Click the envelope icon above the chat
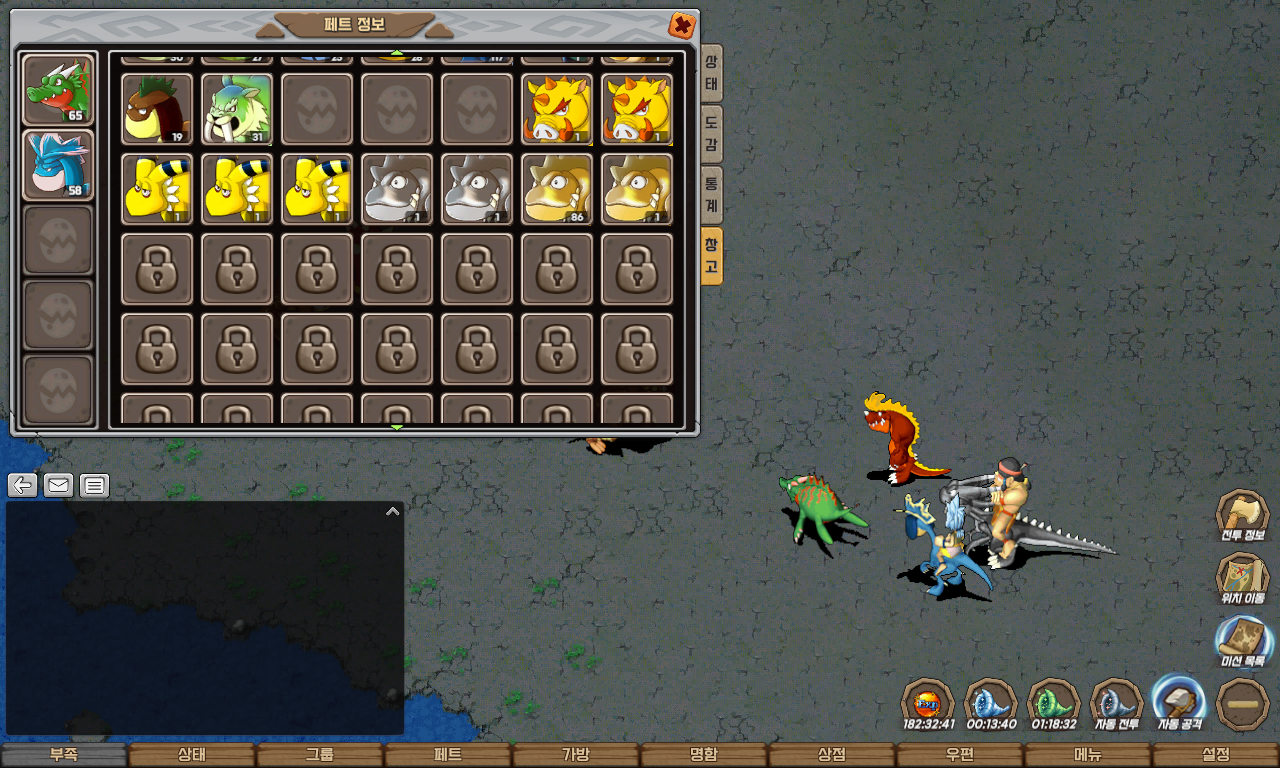Viewport: 1280px width, 768px height. tap(59, 486)
